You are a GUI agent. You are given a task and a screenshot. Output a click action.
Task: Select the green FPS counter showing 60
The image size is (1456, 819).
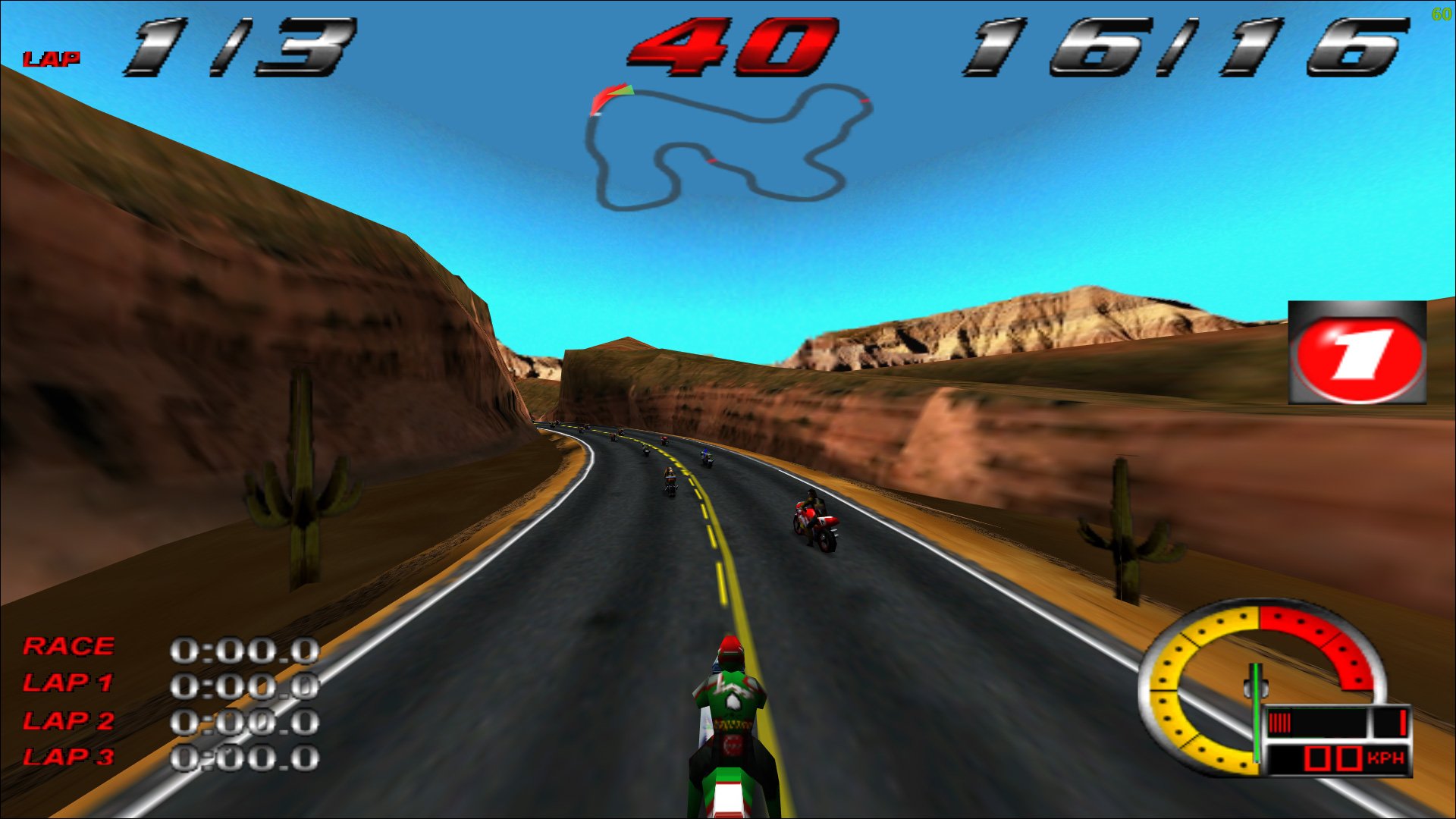click(1441, 14)
